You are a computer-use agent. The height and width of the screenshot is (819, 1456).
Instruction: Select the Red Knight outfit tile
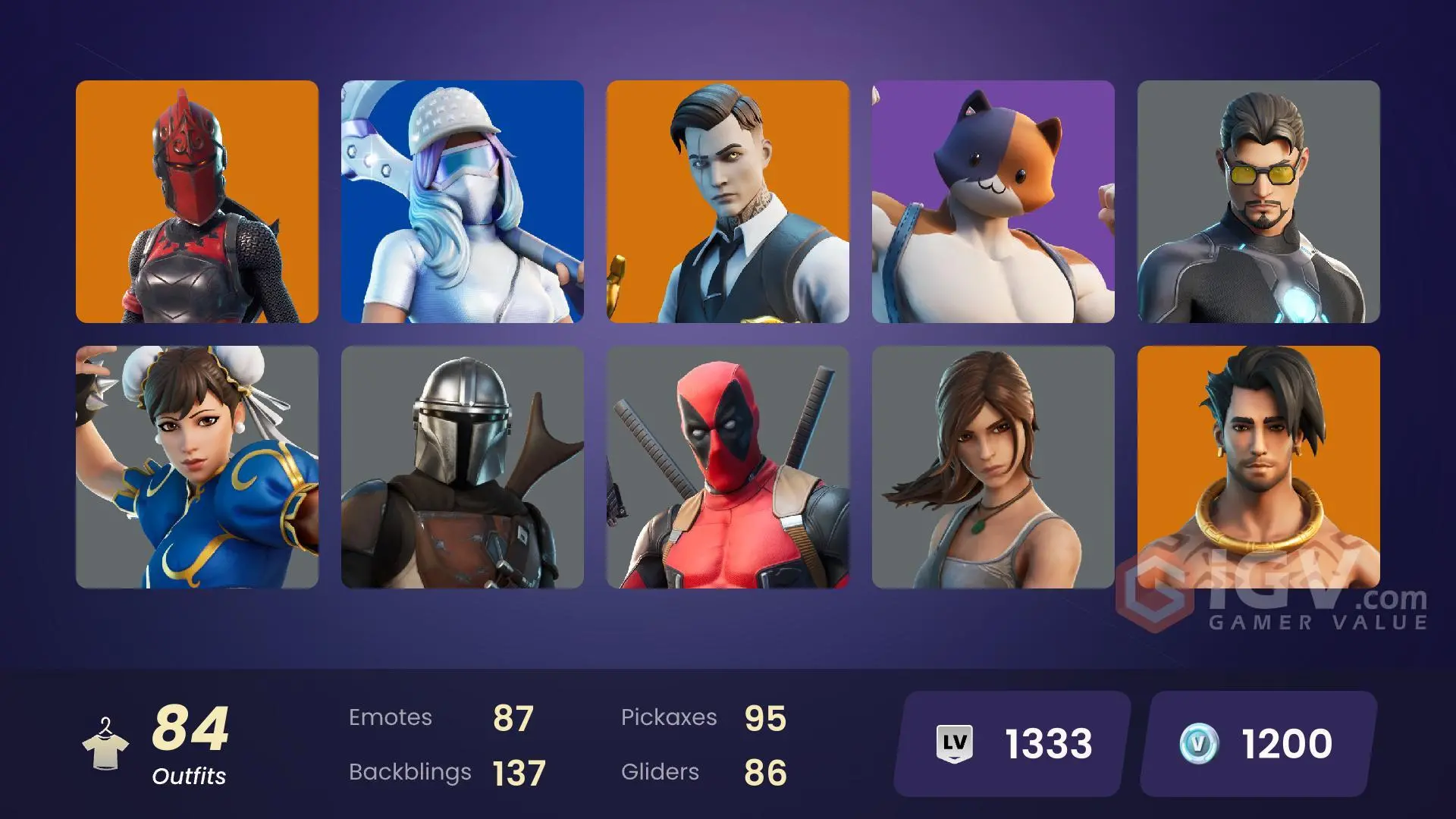(x=197, y=202)
